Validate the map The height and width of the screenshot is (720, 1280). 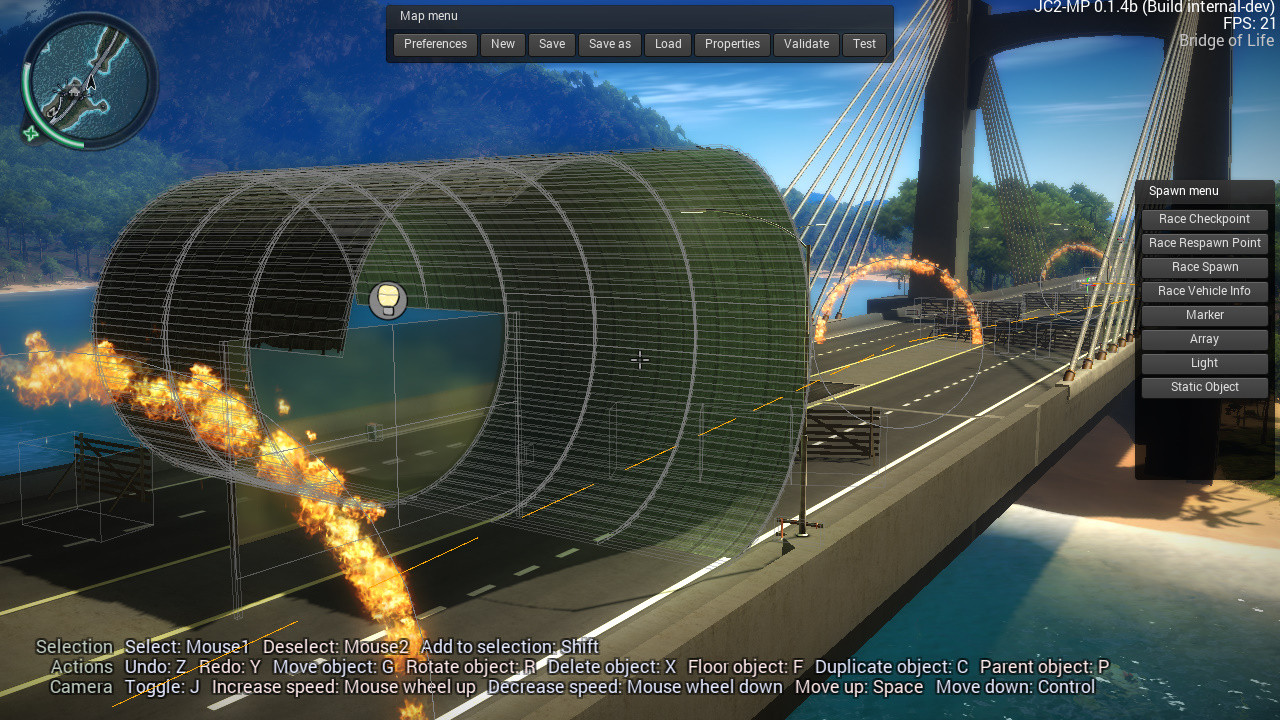806,44
